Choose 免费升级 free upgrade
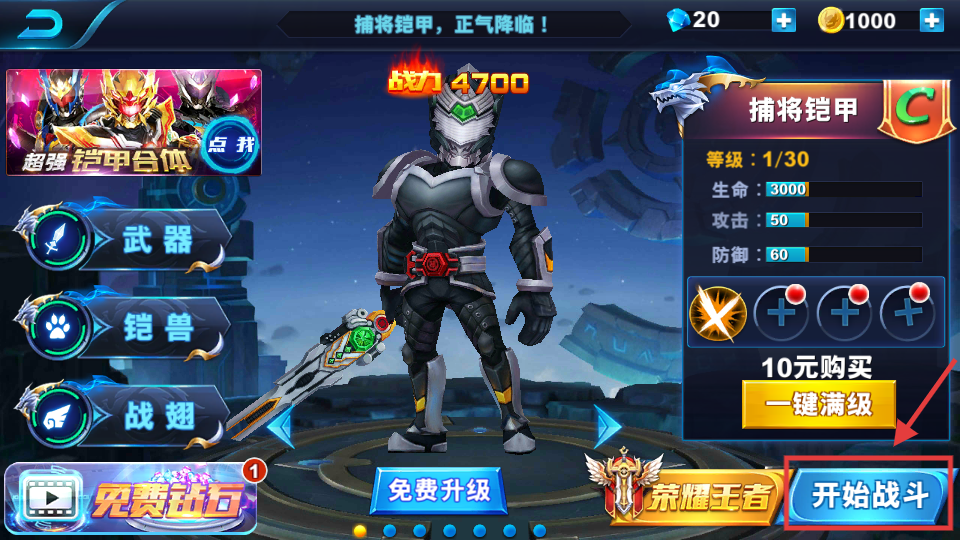 [439, 490]
